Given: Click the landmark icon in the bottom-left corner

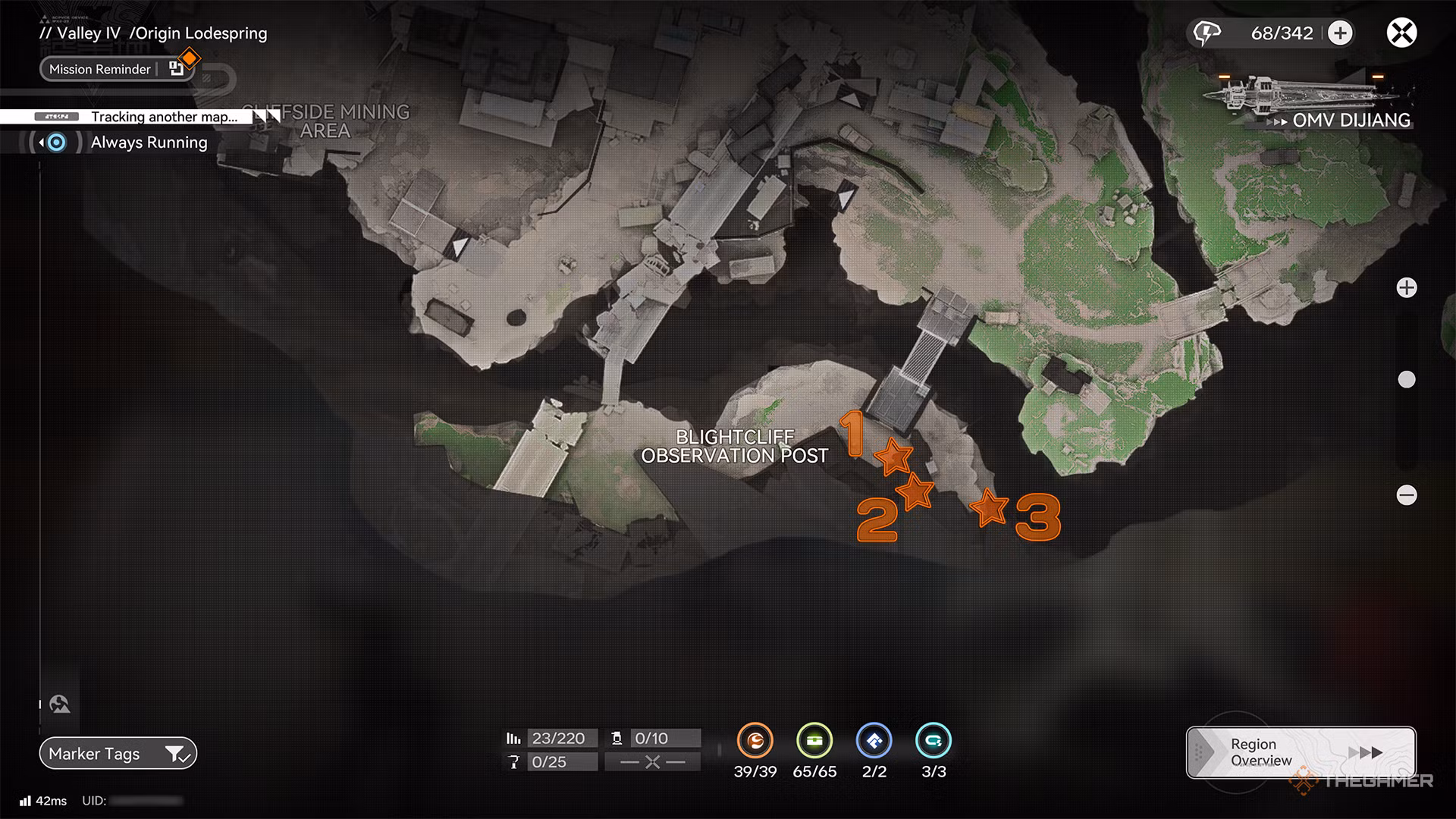Looking at the screenshot, I should 59,702.
